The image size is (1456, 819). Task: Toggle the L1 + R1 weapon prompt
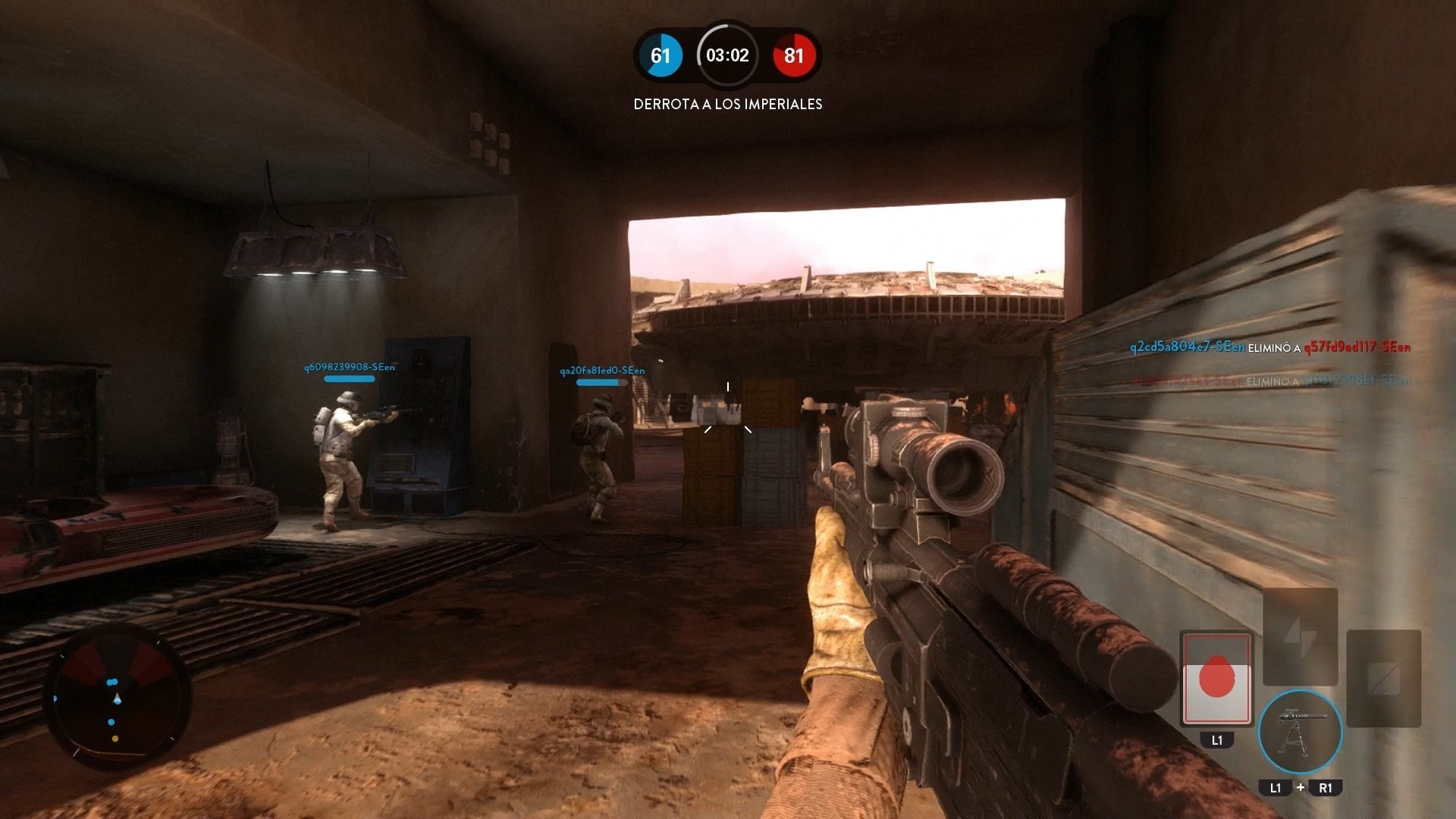(1299, 788)
